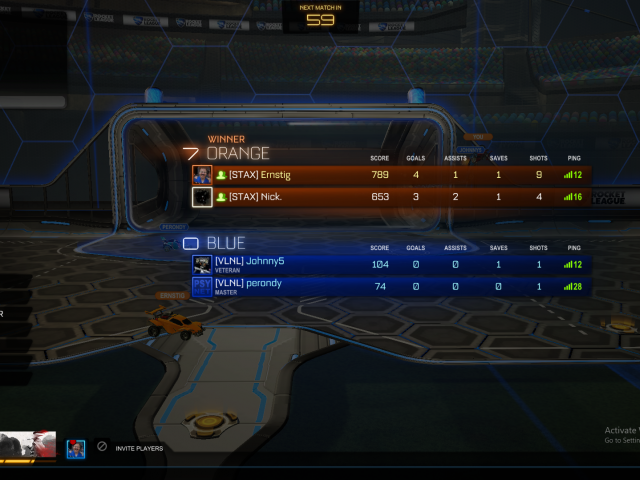Open perondy's PSY NET avatar
The width and height of the screenshot is (640, 480).
click(x=202, y=286)
